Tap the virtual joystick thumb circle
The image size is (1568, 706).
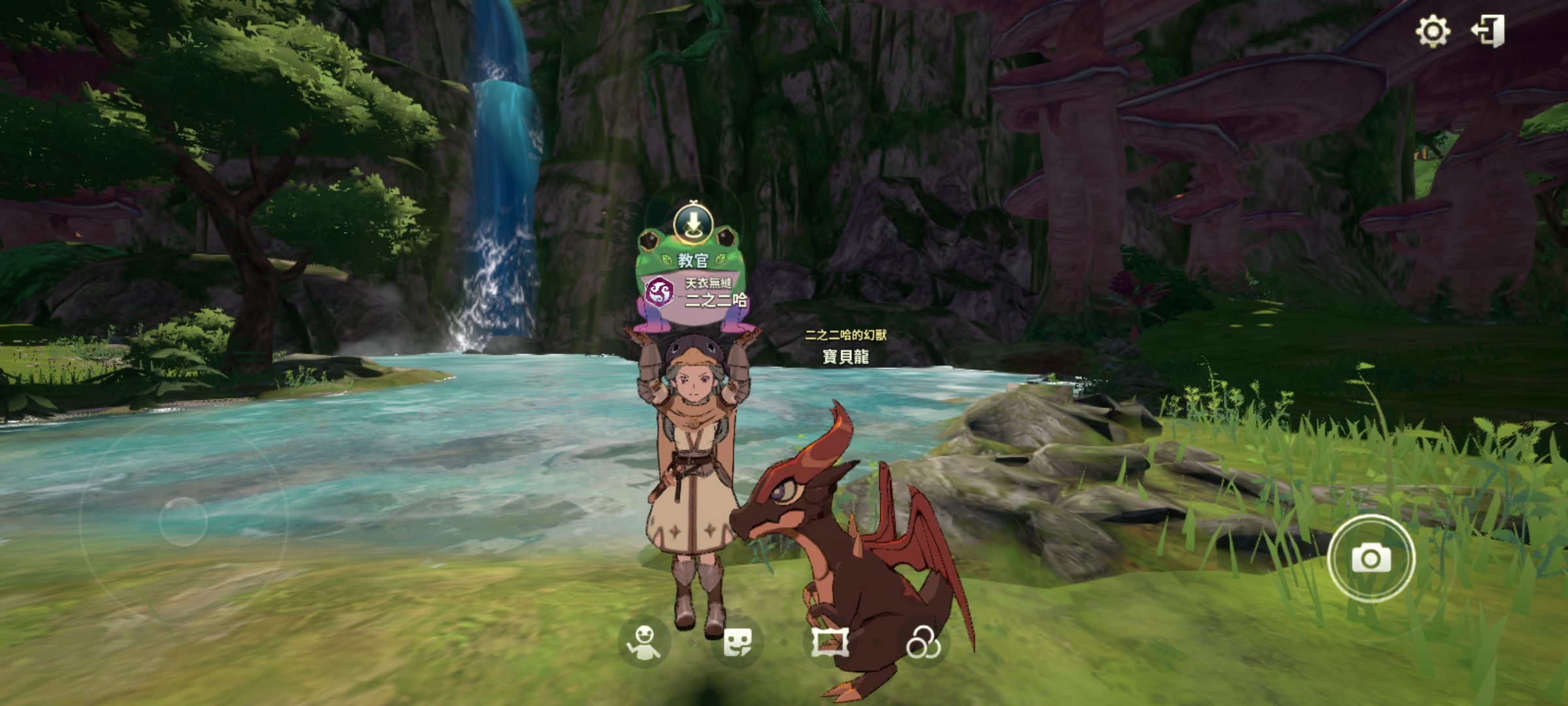(x=183, y=522)
